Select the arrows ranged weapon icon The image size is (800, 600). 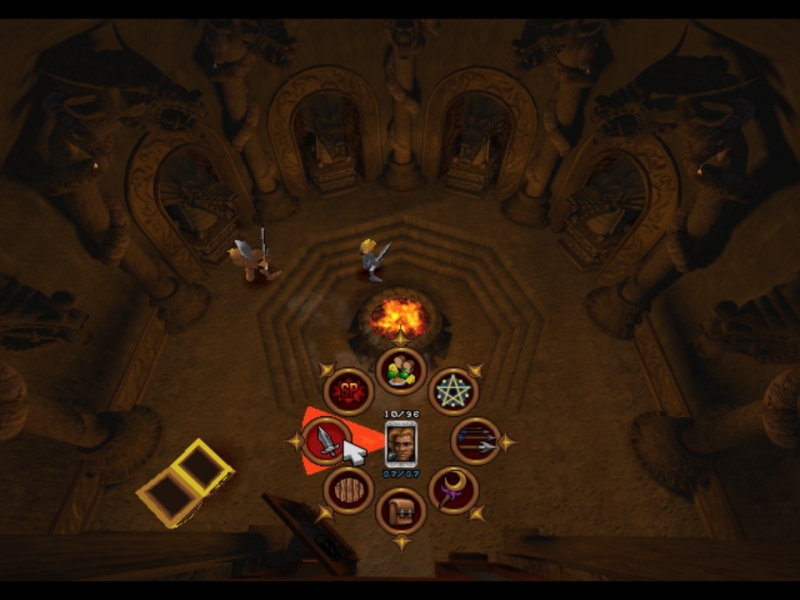[477, 441]
